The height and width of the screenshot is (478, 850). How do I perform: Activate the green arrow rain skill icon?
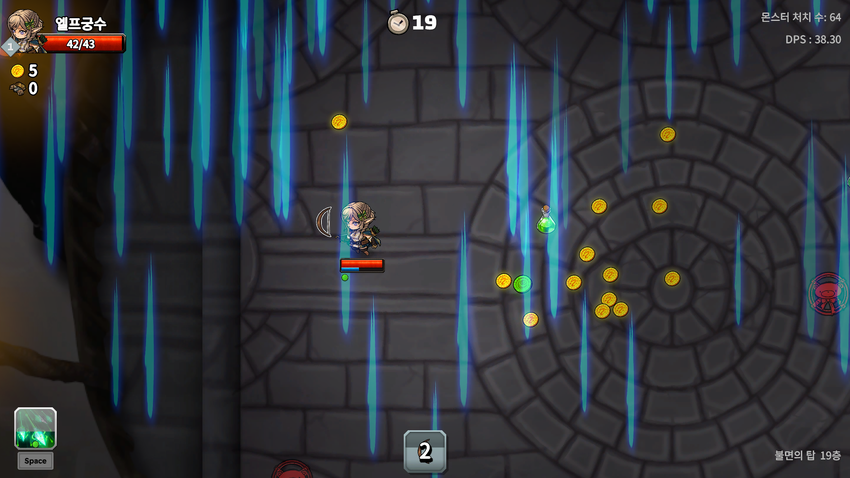click(35, 428)
